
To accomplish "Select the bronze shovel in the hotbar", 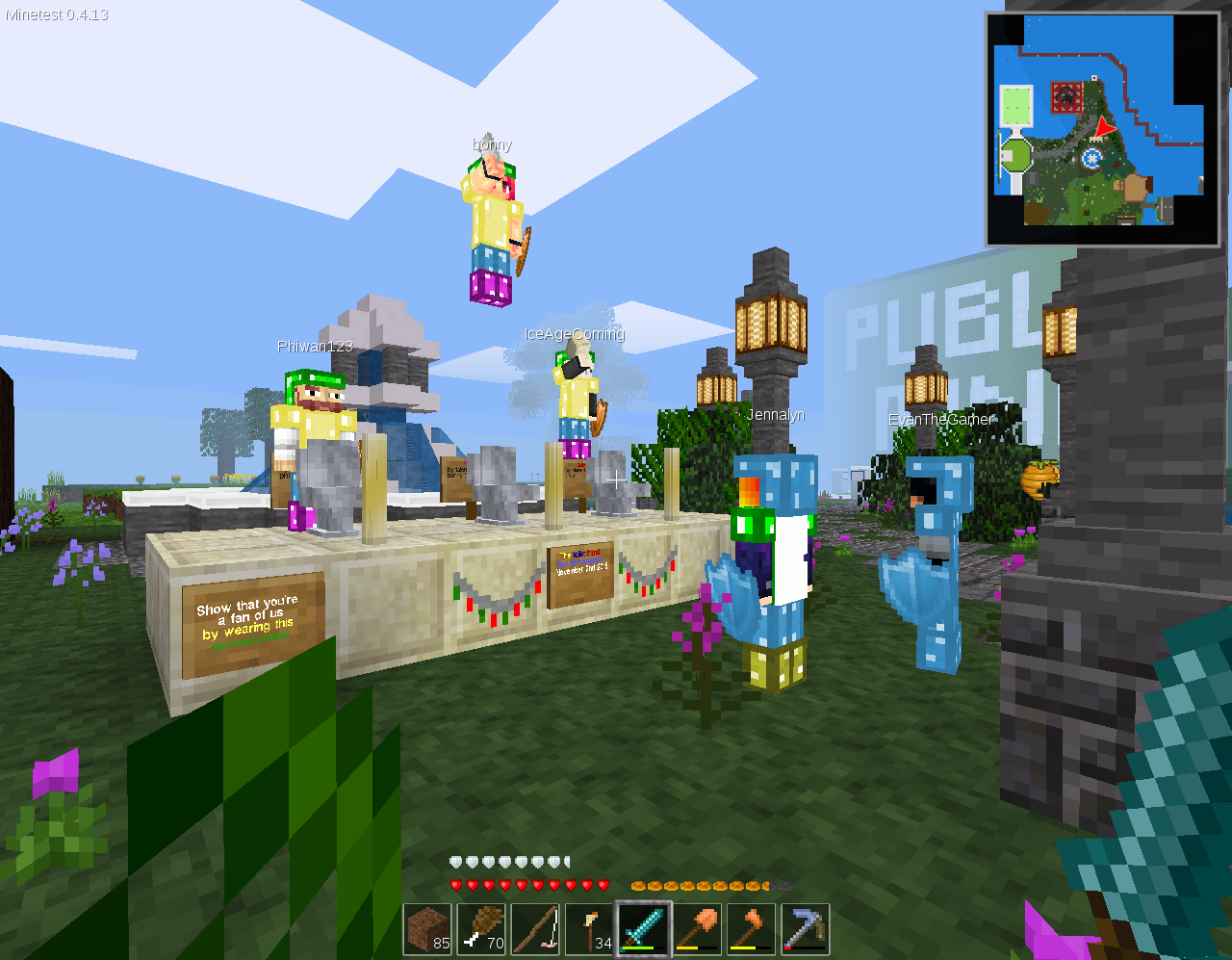I will coord(697,928).
